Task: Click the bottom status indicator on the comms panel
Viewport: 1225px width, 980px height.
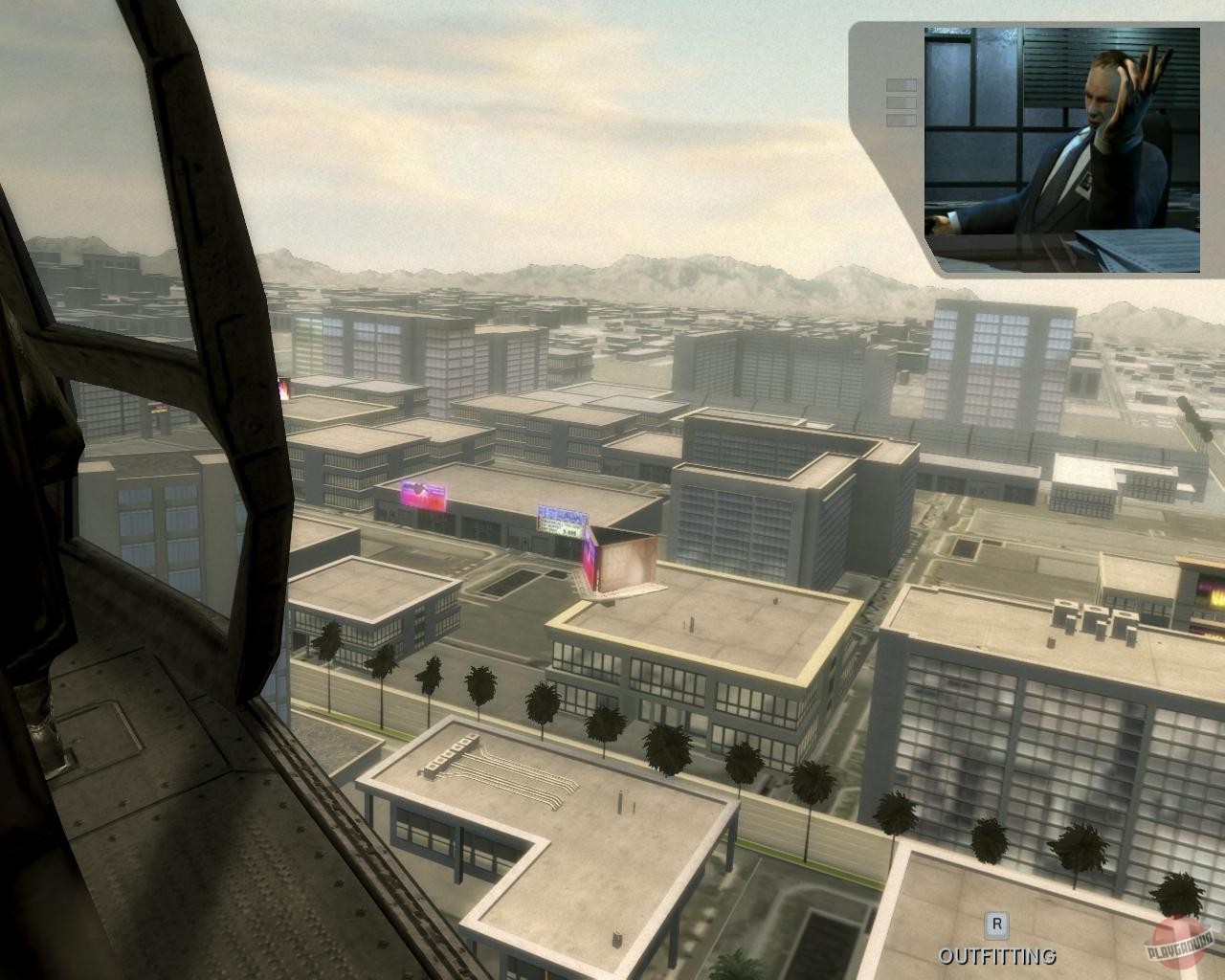Action: [901, 118]
